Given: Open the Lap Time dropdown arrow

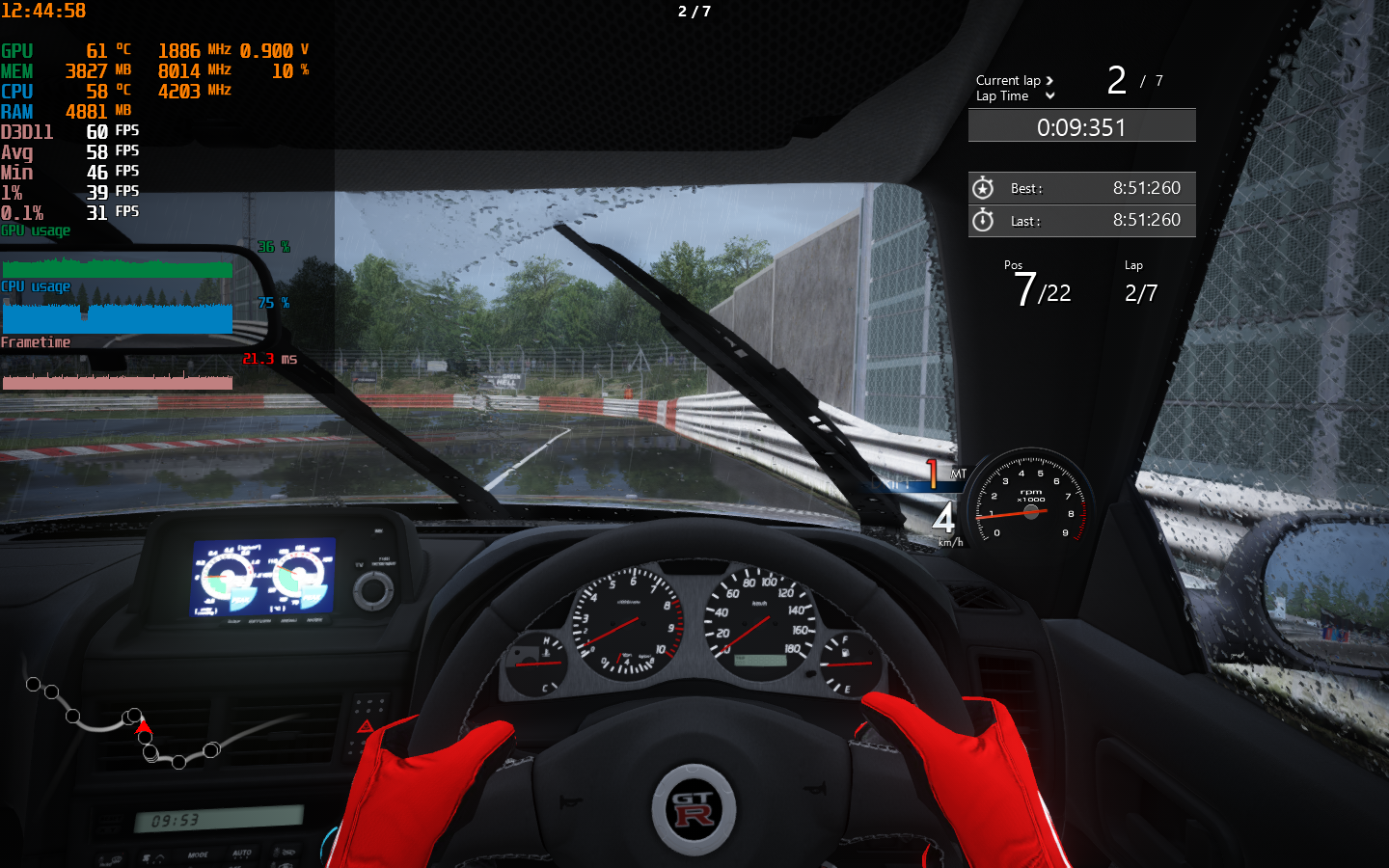Looking at the screenshot, I should coord(1049,96).
